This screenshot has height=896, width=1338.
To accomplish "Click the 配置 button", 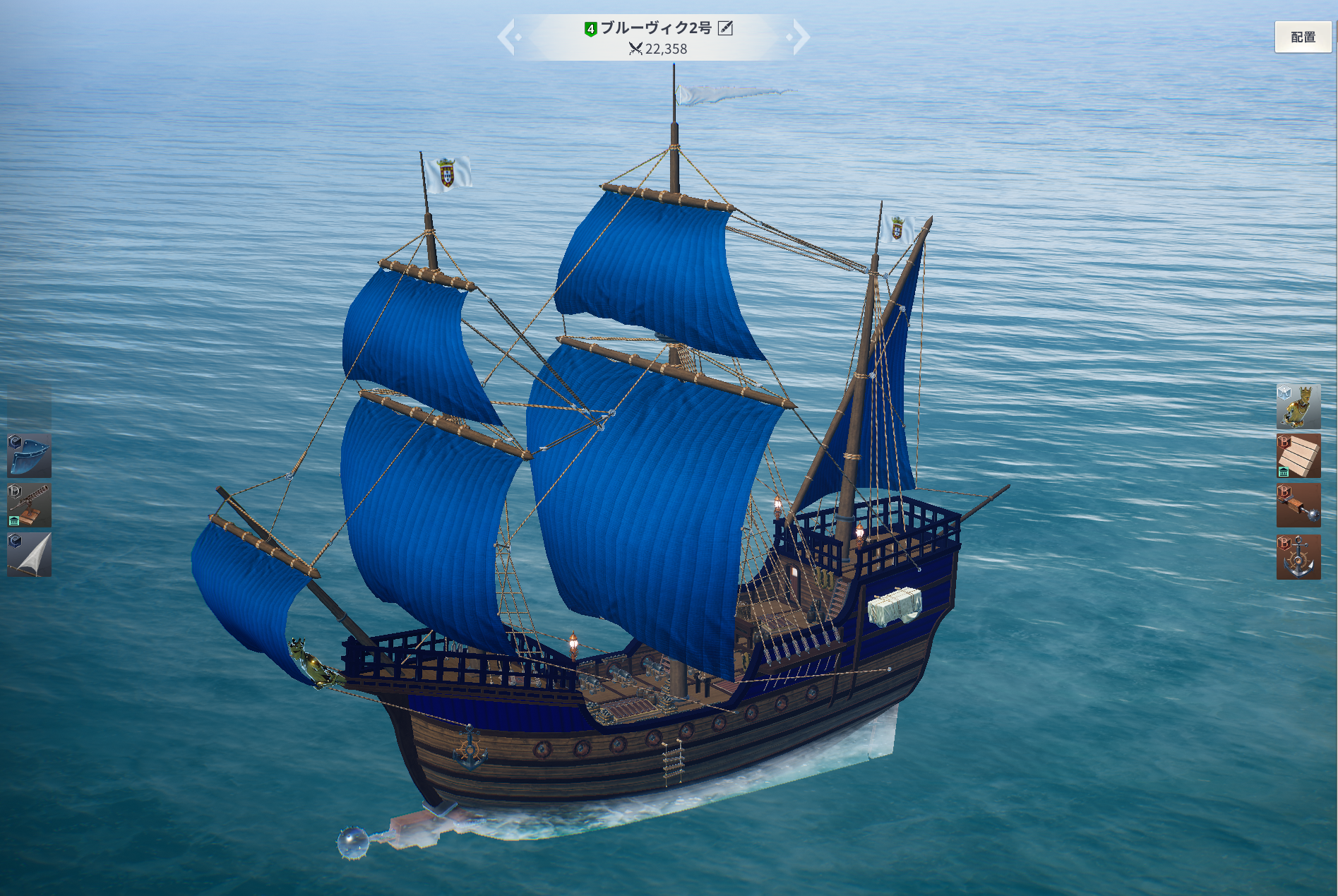I will (1303, 37).
